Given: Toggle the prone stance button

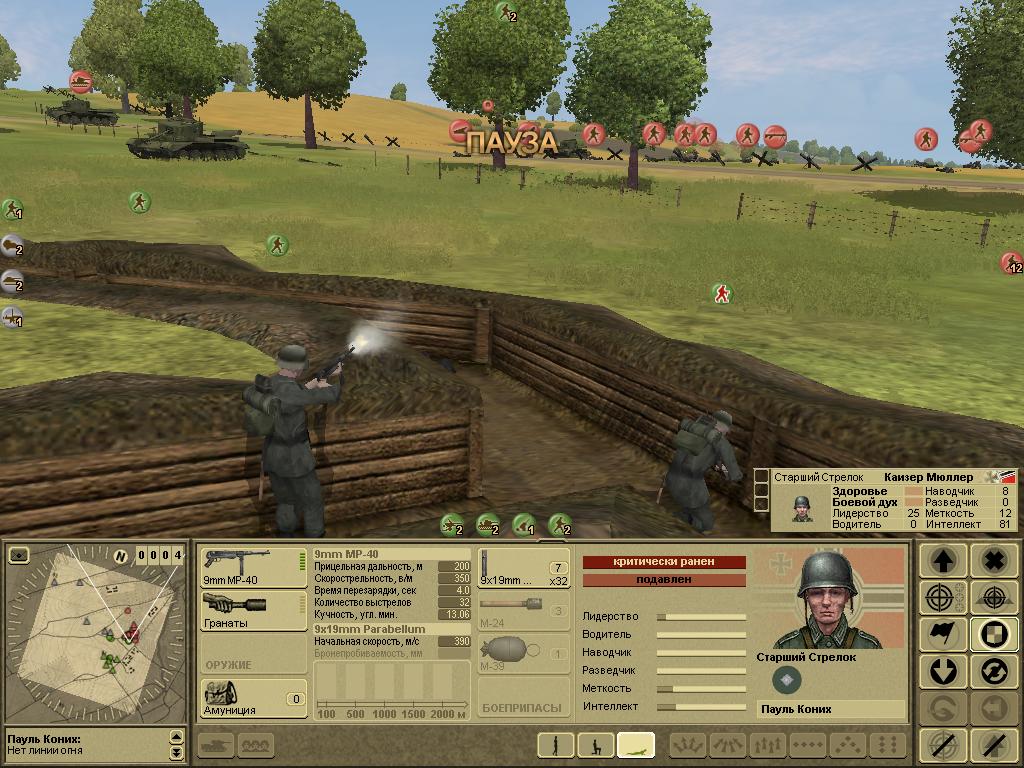Looking at the screenshot, I should (636, 745).
